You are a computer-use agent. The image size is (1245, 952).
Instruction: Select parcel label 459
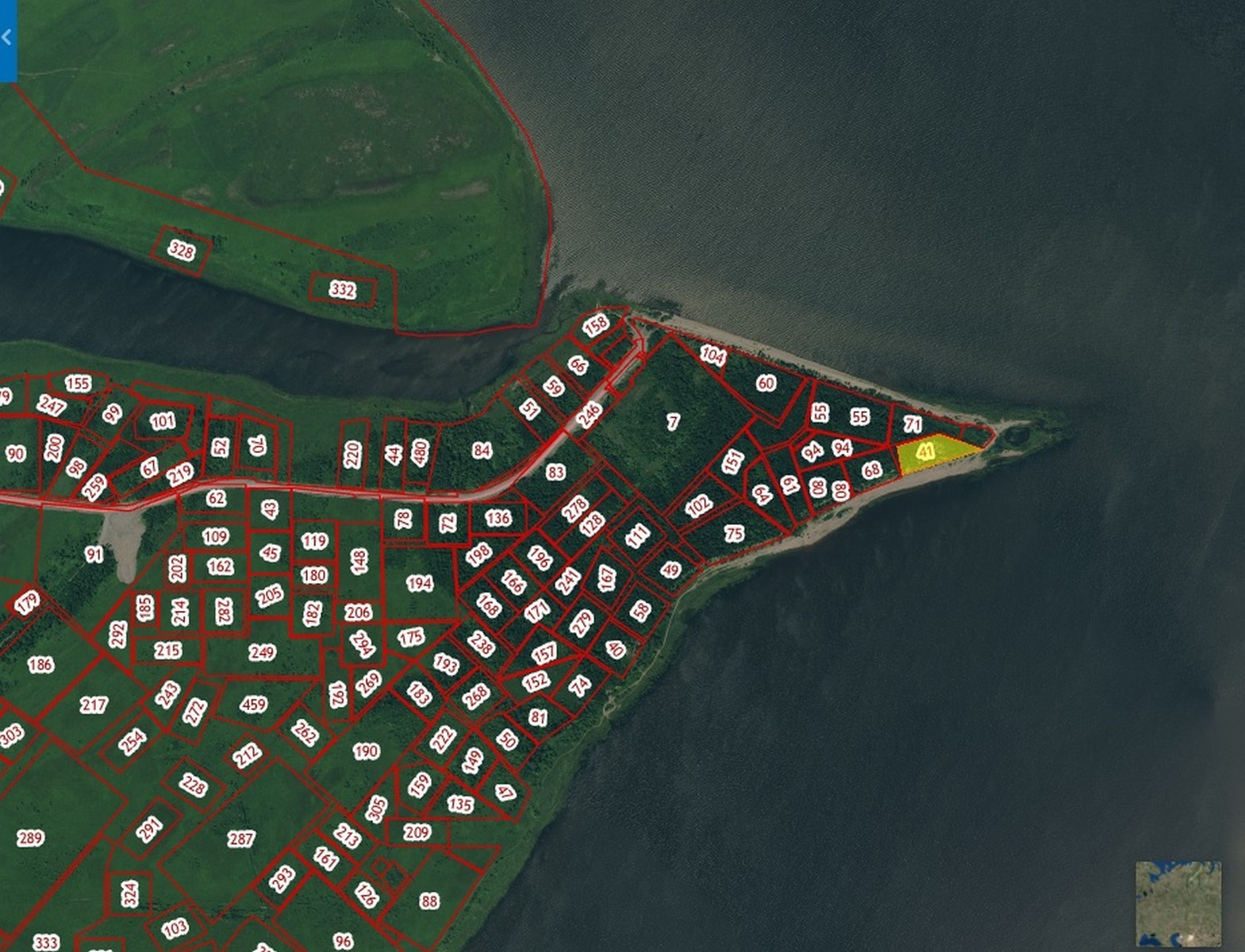(253, 704)
